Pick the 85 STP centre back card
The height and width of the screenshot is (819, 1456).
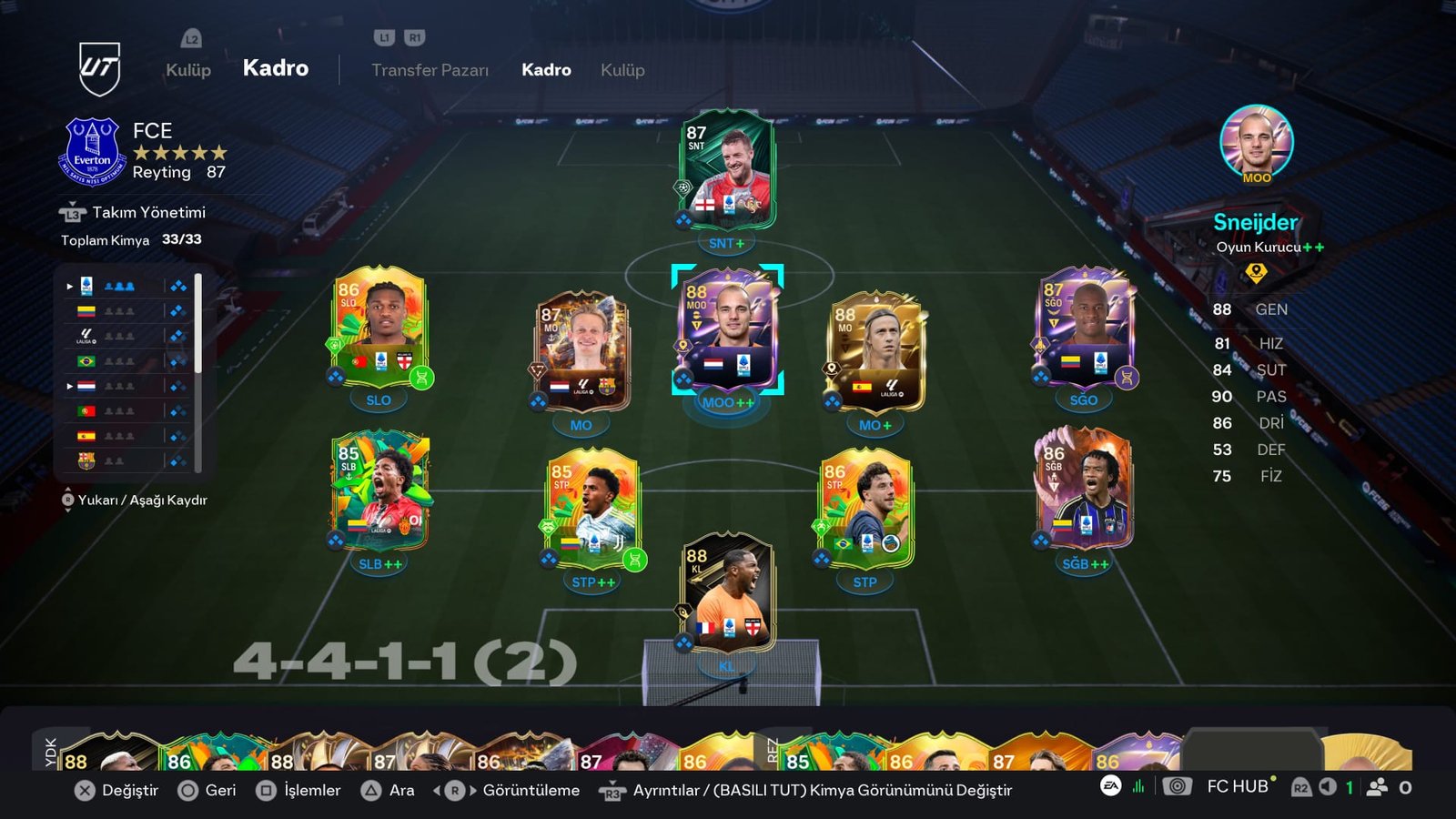592,510
